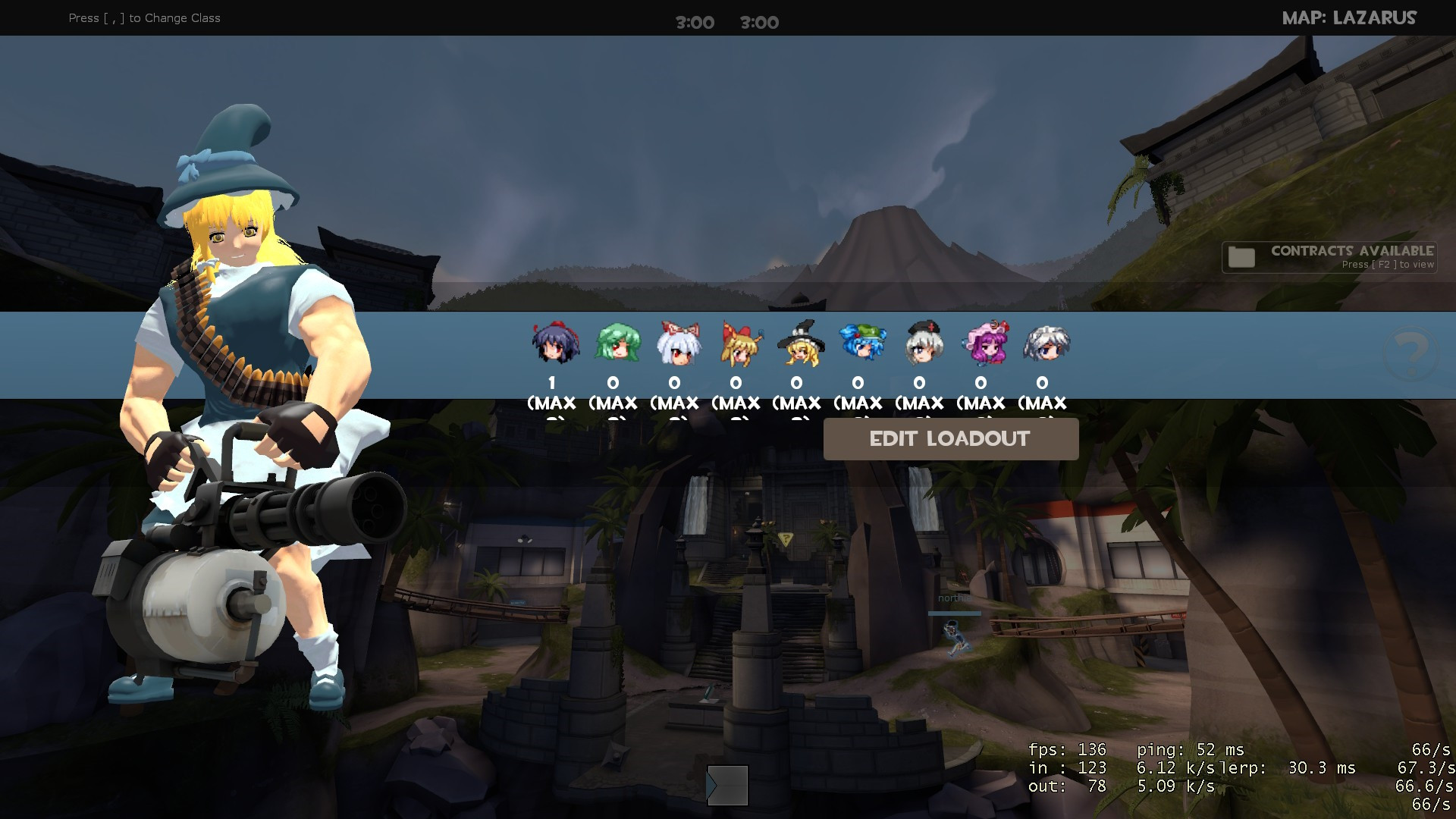
Task: Click the arrow box at bottom center
Action: pyautogui.click(x=727, y=785)
